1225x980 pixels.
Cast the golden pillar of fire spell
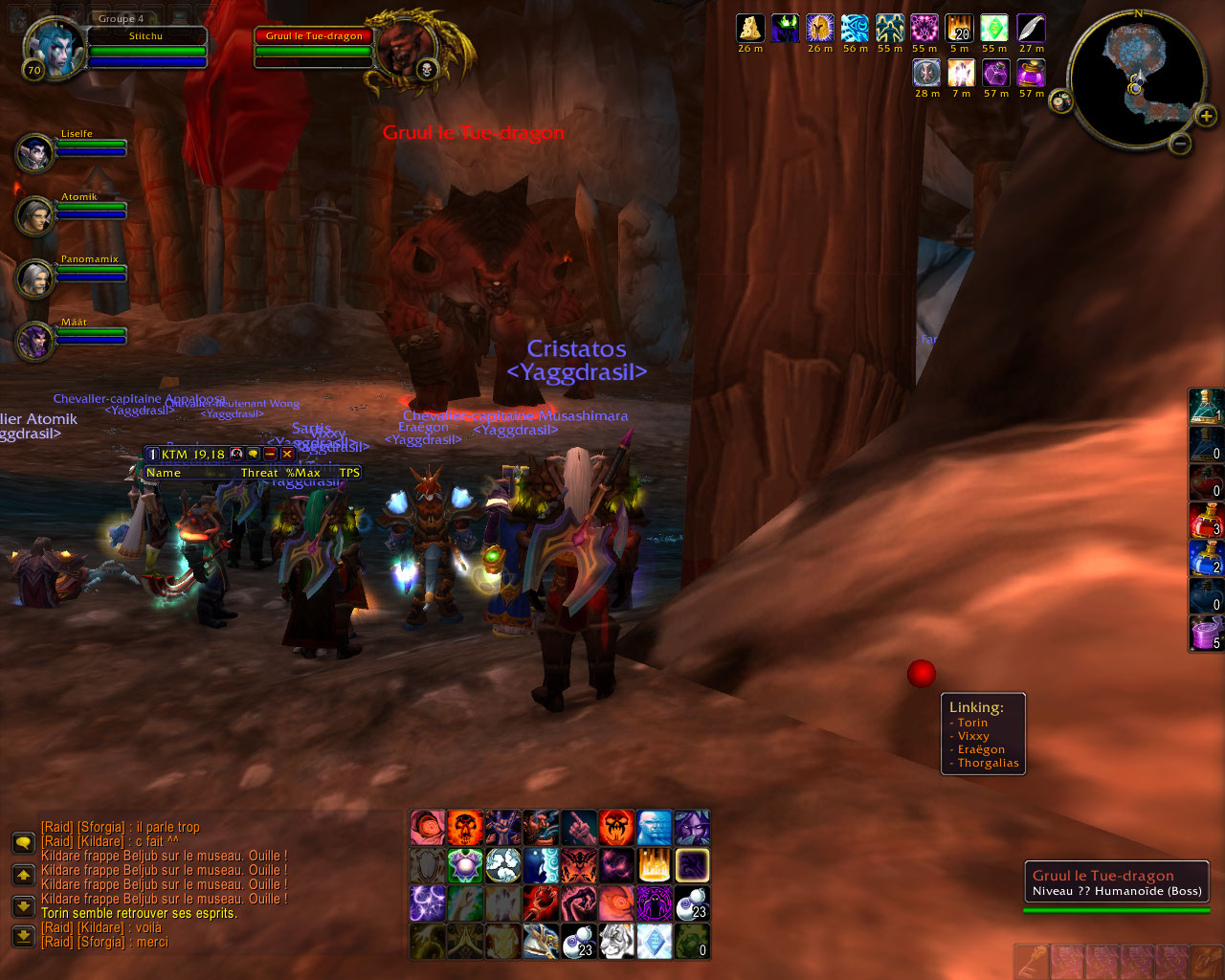pos(654,865)
